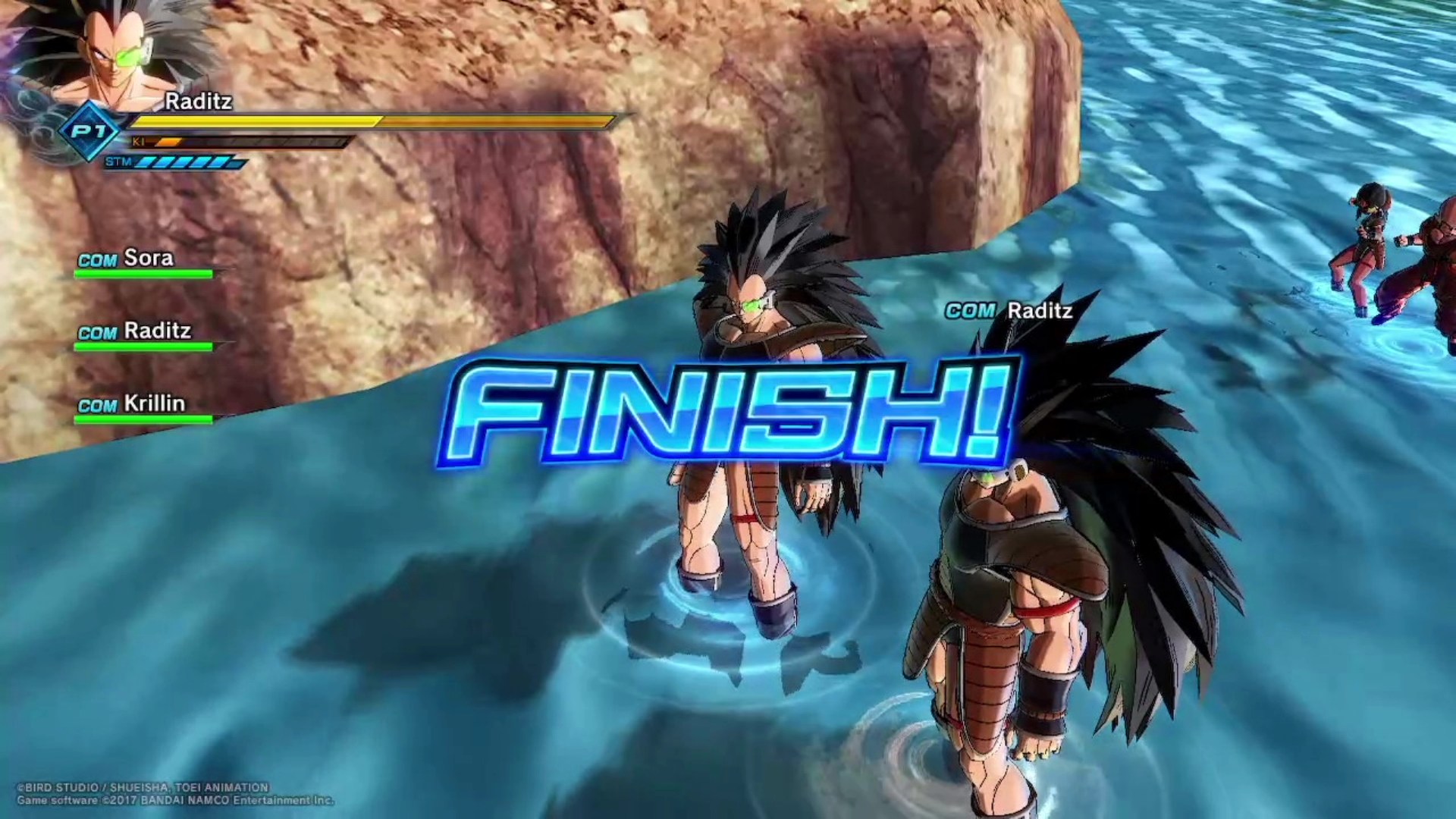1456x819 pixels.
Task: Click the Raditz player portrait
Action: (114, 53)
